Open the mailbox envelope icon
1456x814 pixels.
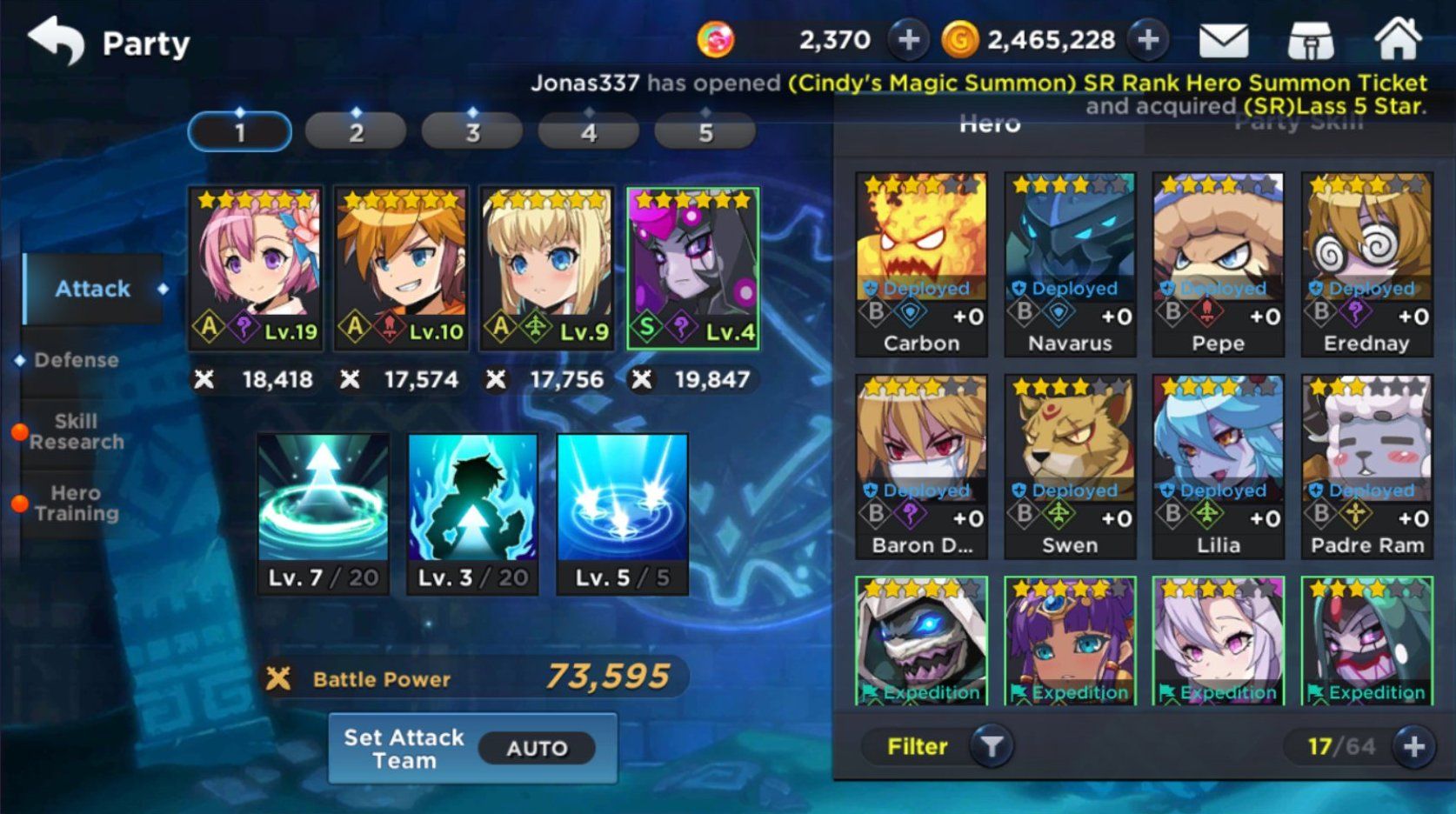coord(1223,40)
